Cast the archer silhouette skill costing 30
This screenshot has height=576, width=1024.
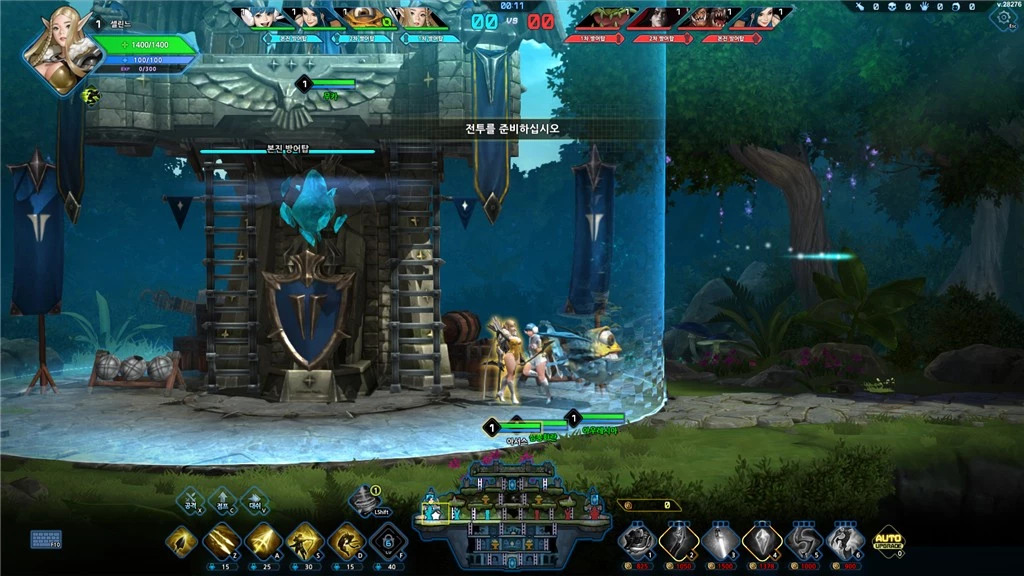click(x=305, y=541)
